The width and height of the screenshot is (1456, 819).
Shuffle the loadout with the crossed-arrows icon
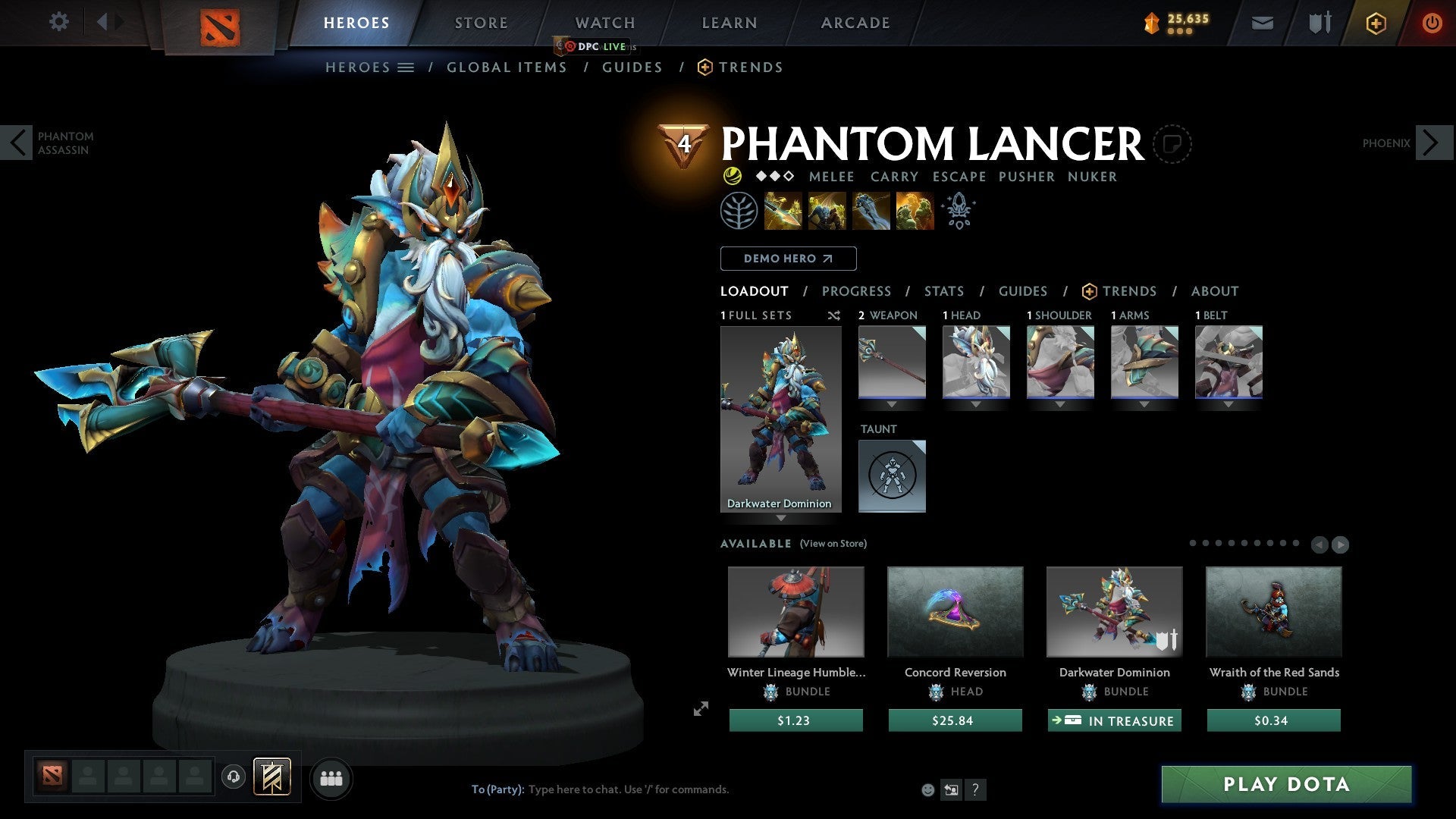coord(834,315)
